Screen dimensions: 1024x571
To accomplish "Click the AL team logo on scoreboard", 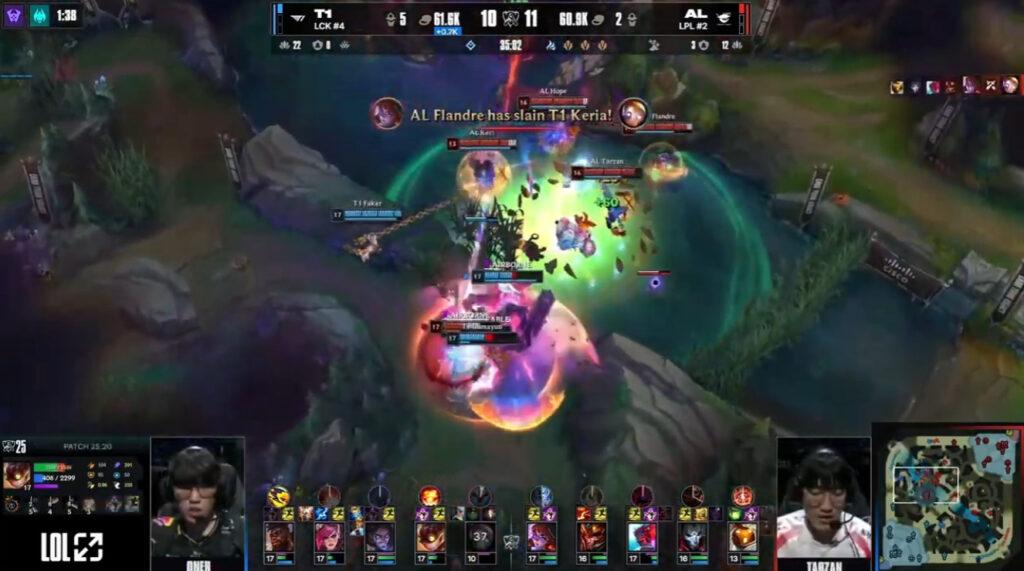I will pyautogui.click(x=724, y=18).
